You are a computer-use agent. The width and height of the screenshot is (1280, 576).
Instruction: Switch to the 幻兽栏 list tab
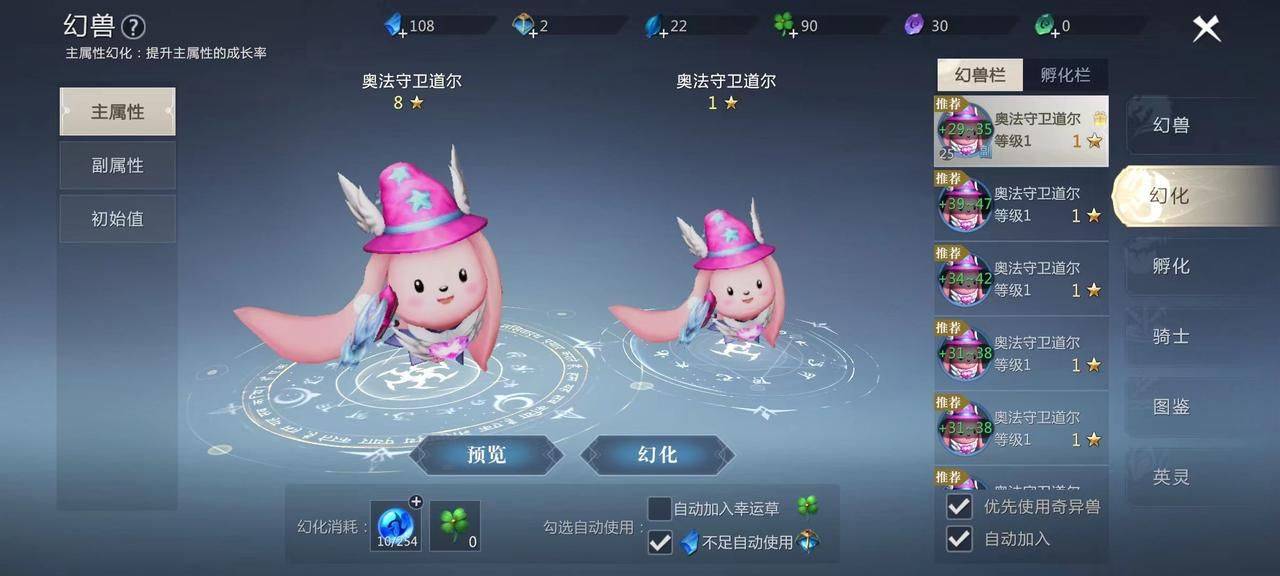pyautogui.click(x=979, y=75)
